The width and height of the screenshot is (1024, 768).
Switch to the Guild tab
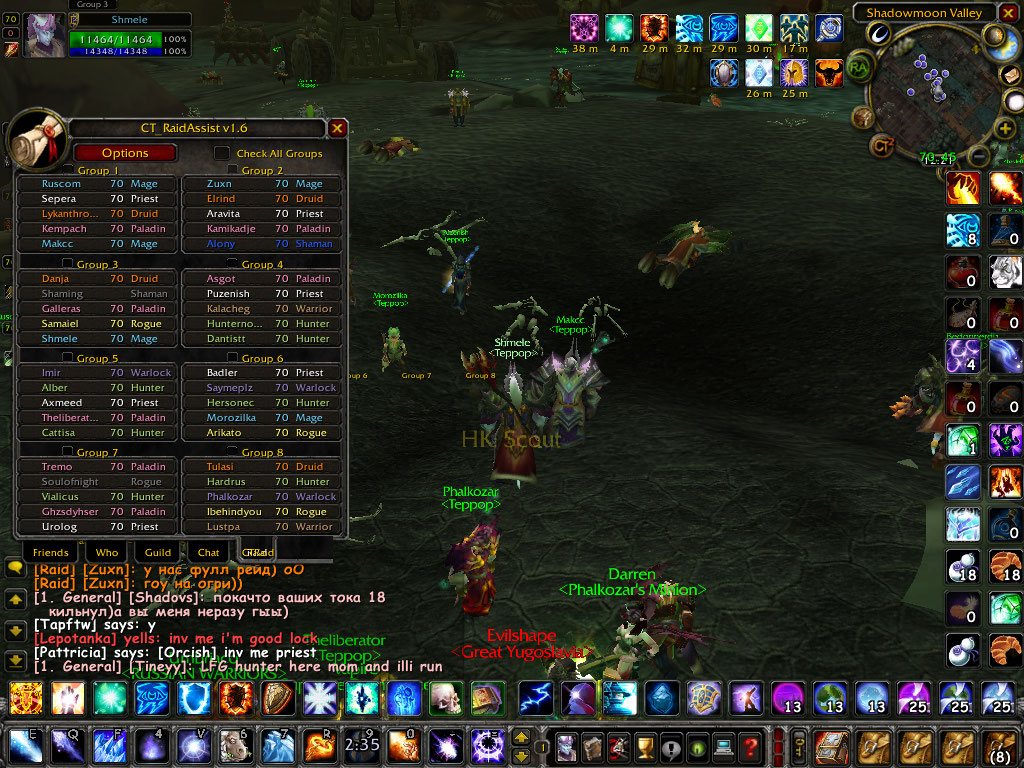pyautogui.click(x=158, y=552)
